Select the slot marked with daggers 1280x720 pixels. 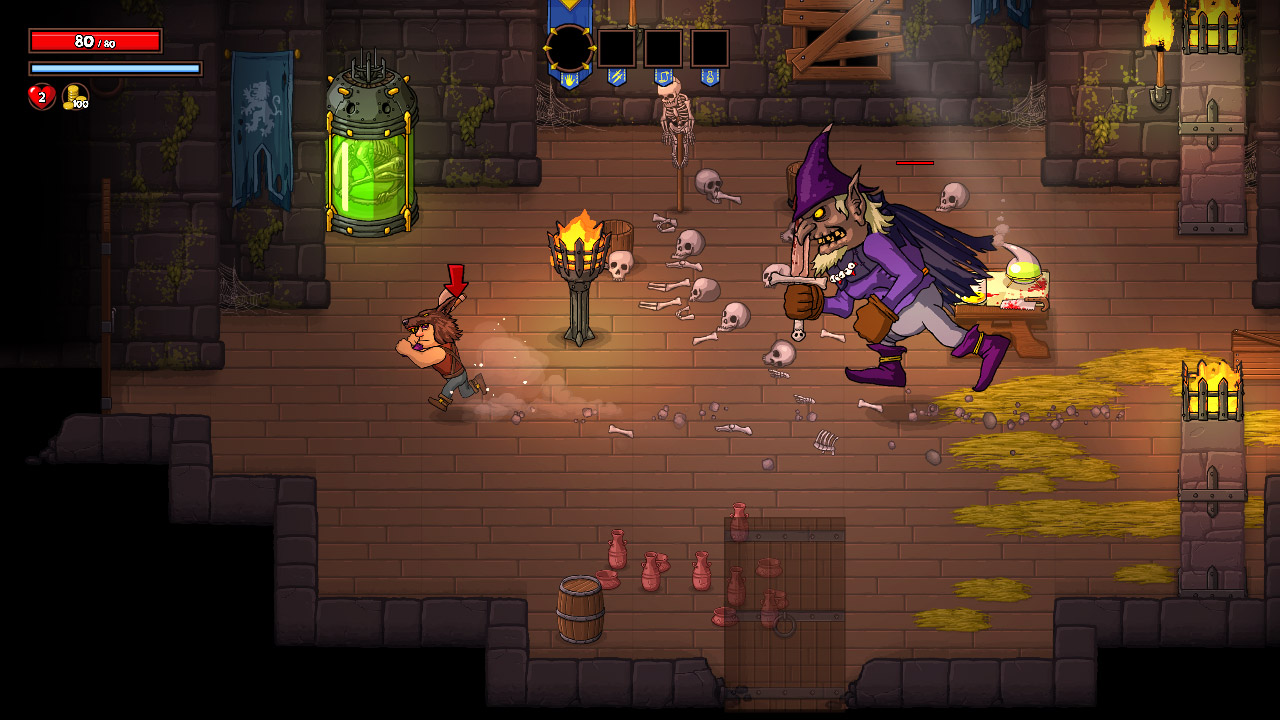(x=617, y=48)
